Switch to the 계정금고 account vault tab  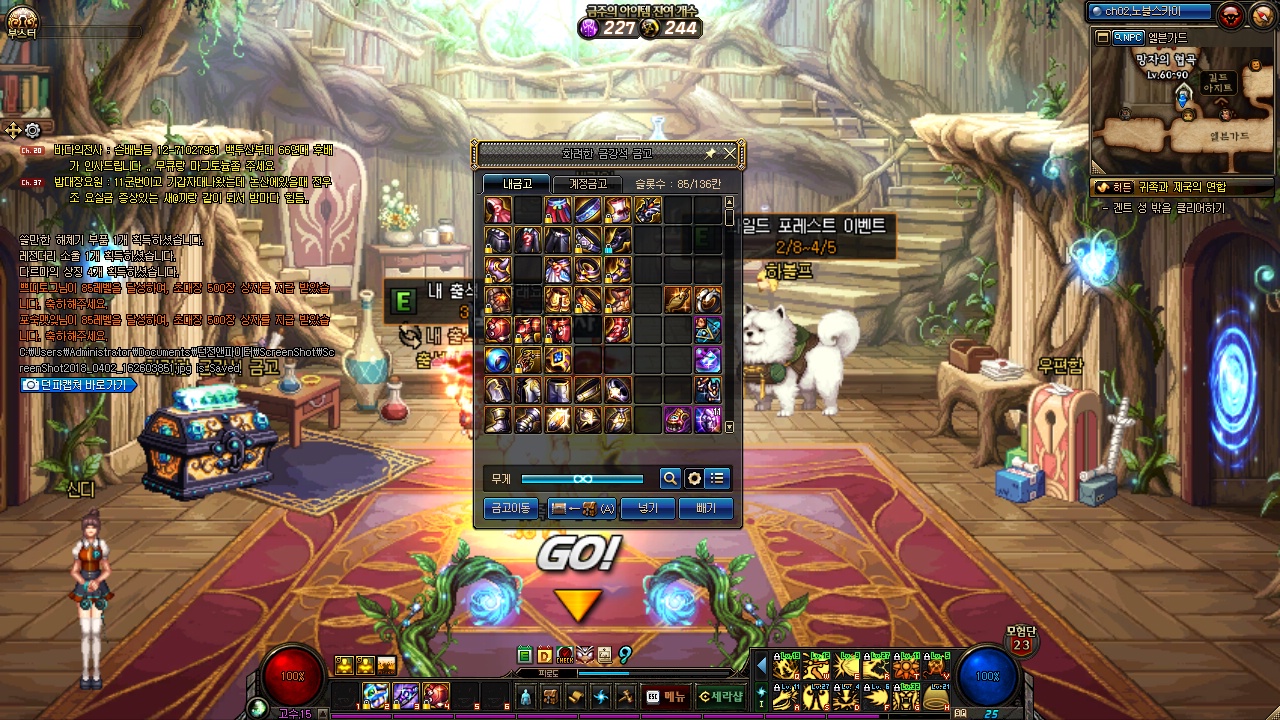coord(587,184)
